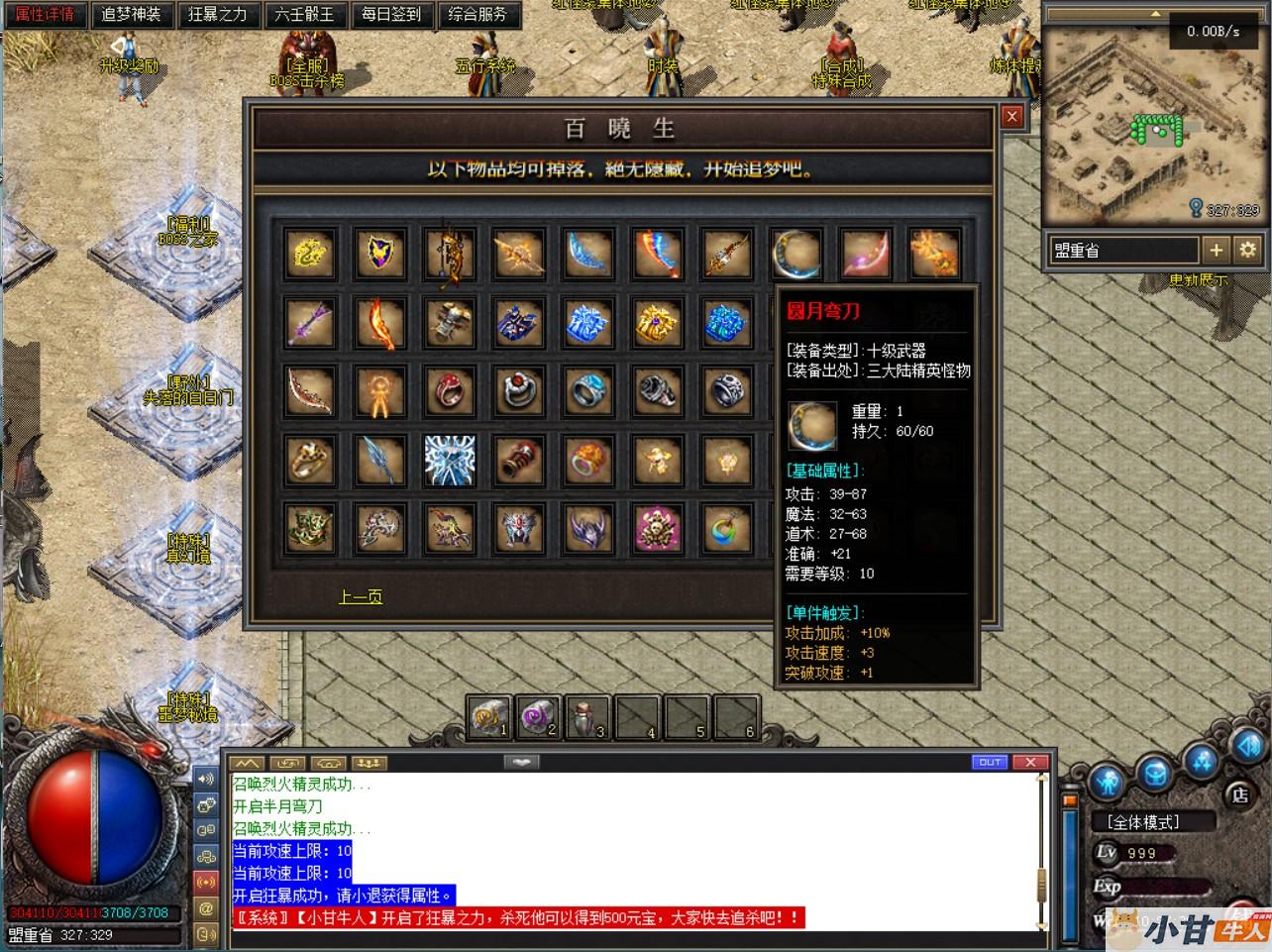
Task: Open the 店 shop button
Action: (1239, 794)
